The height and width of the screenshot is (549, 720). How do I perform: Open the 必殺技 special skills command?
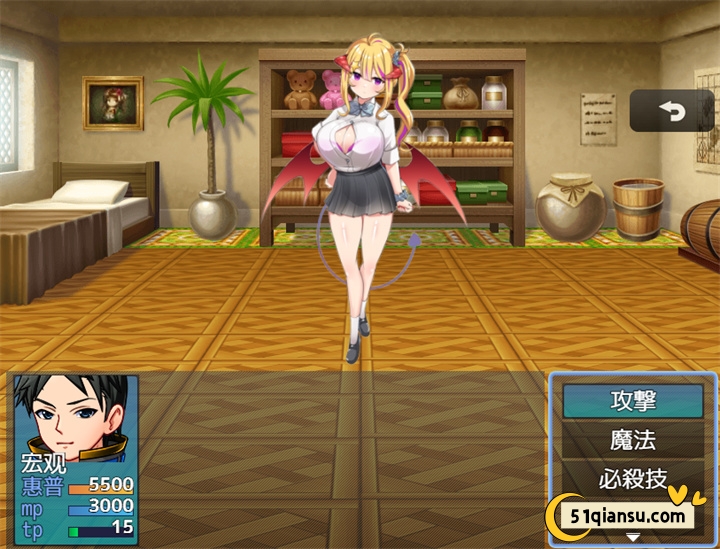click(632, 478)
